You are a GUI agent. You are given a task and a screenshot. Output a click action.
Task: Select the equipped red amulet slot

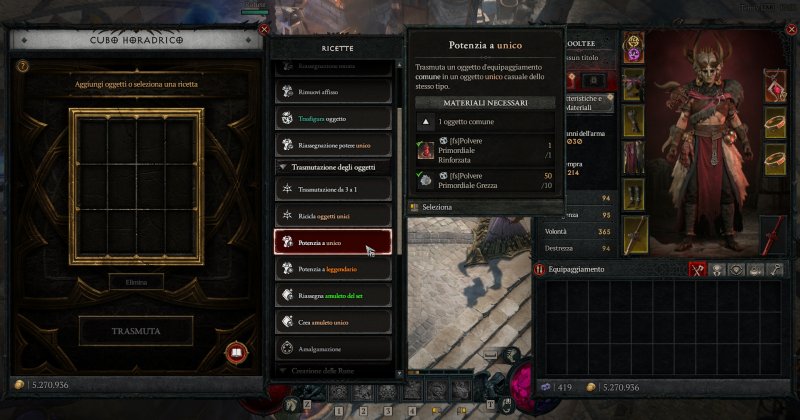[772, 85]
